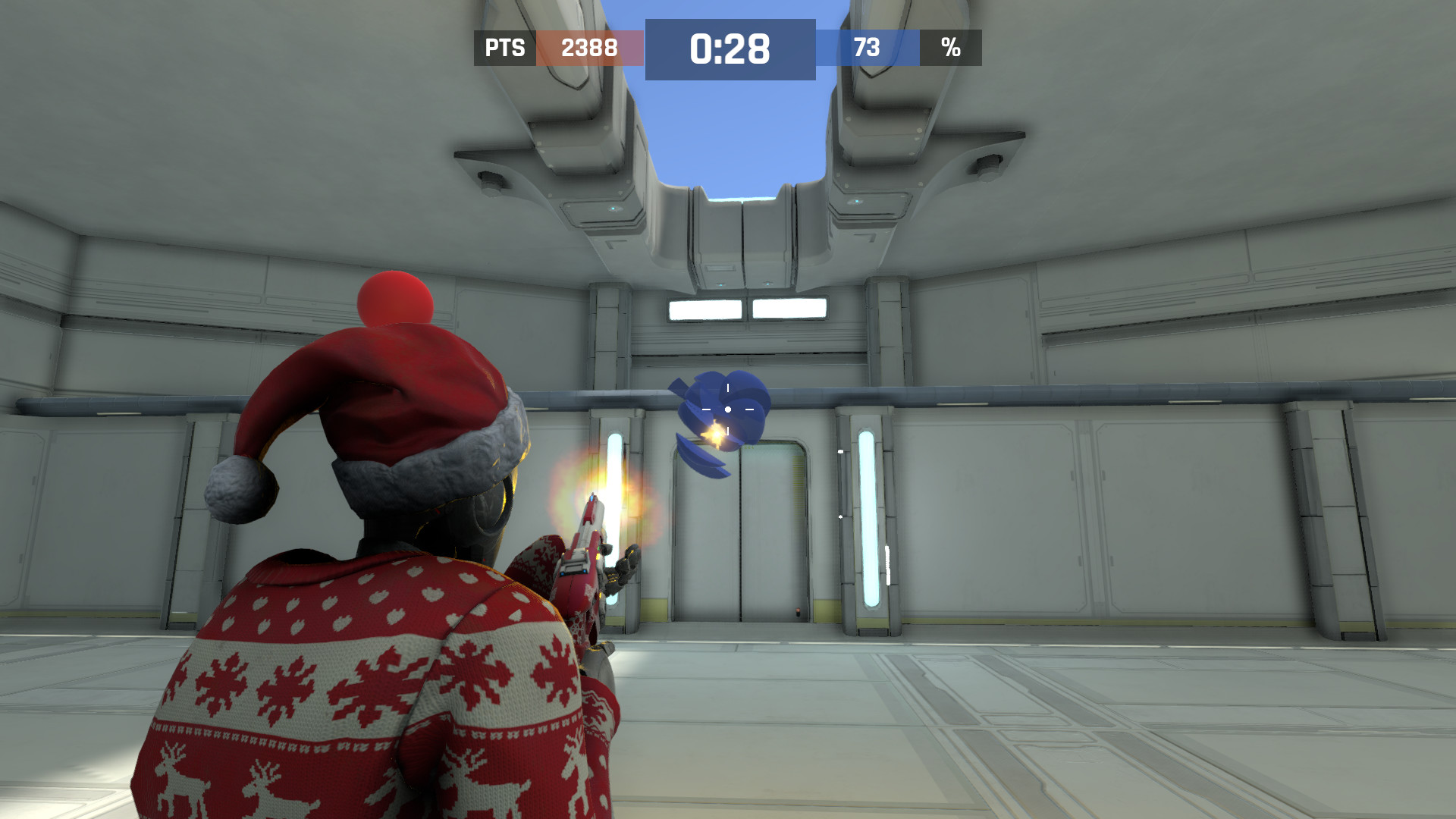
Task: Click the ceiling security camera on the left
Action: coord(493,180)
